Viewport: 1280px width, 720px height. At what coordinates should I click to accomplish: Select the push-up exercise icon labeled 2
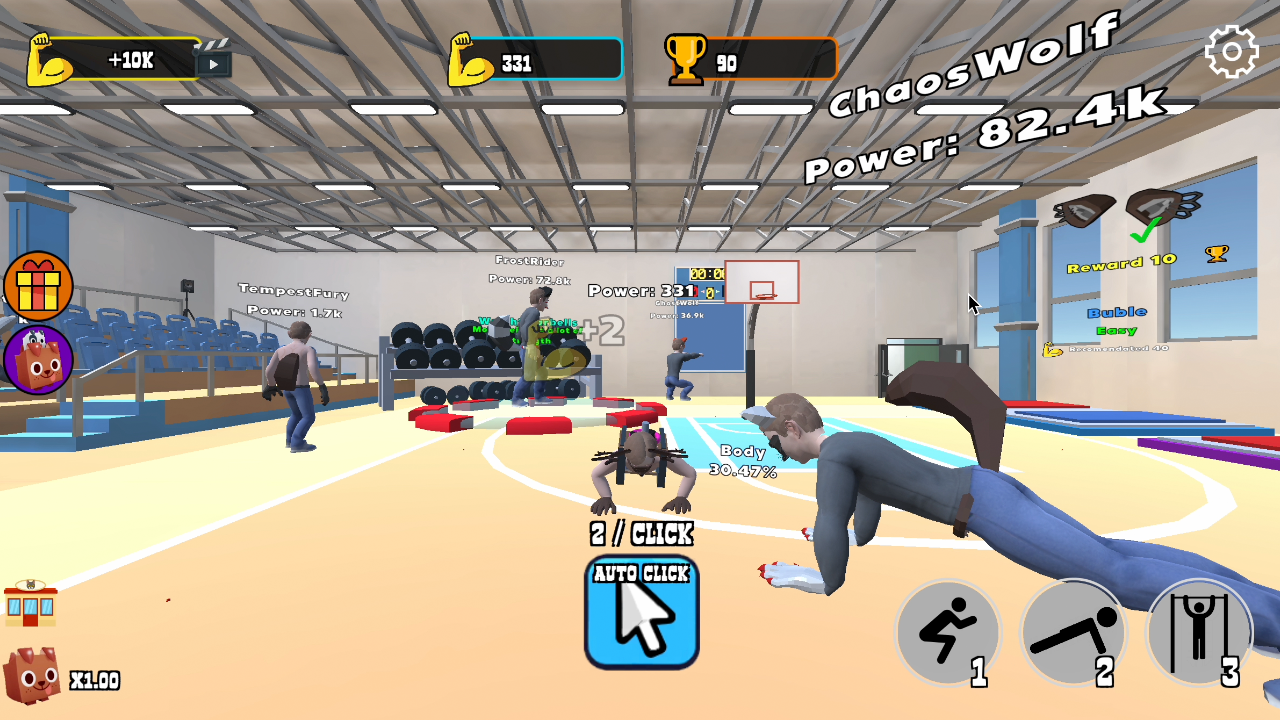coord(1074,632)
